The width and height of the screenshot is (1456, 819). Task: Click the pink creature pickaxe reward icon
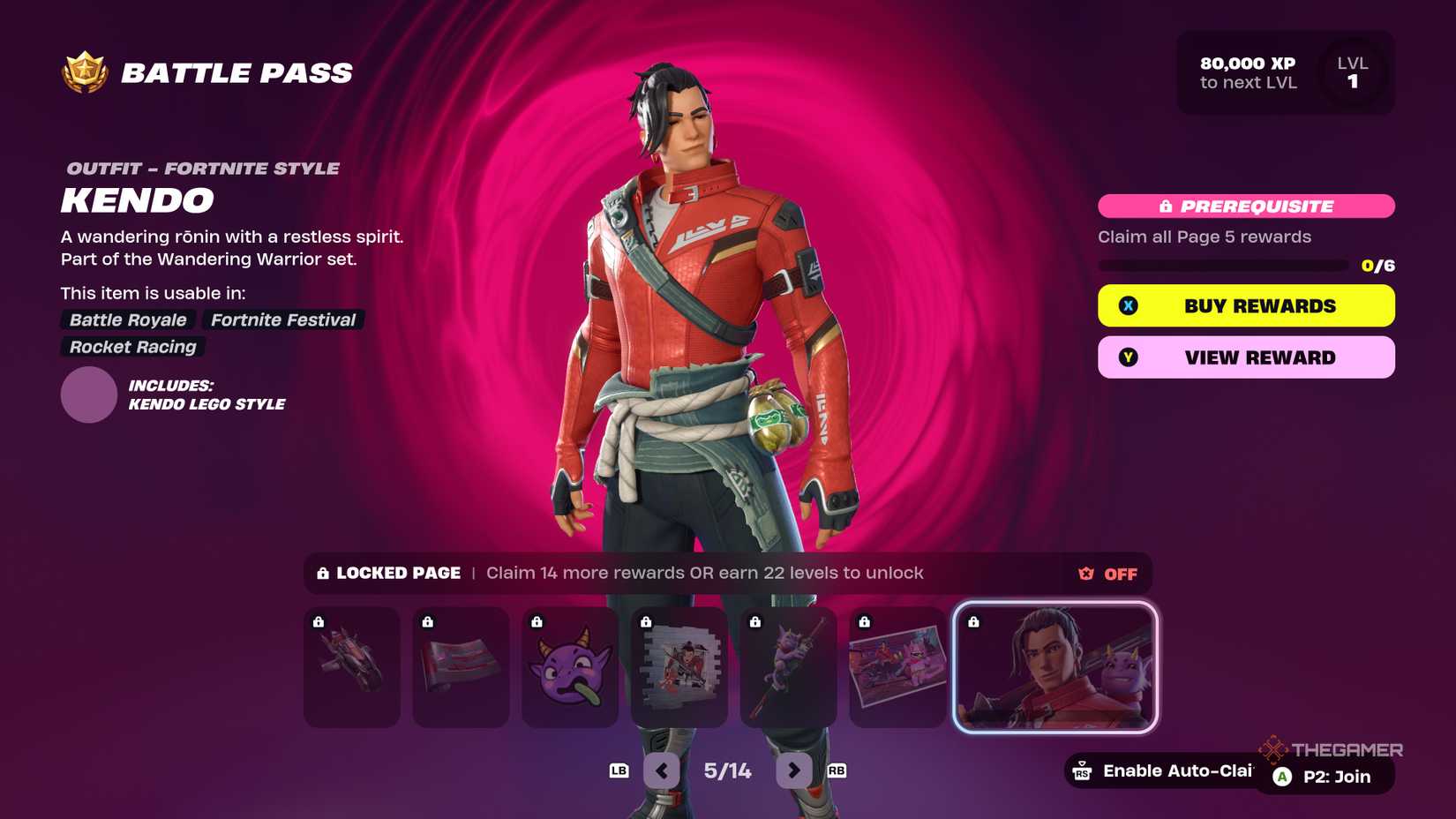coord(789,668)
